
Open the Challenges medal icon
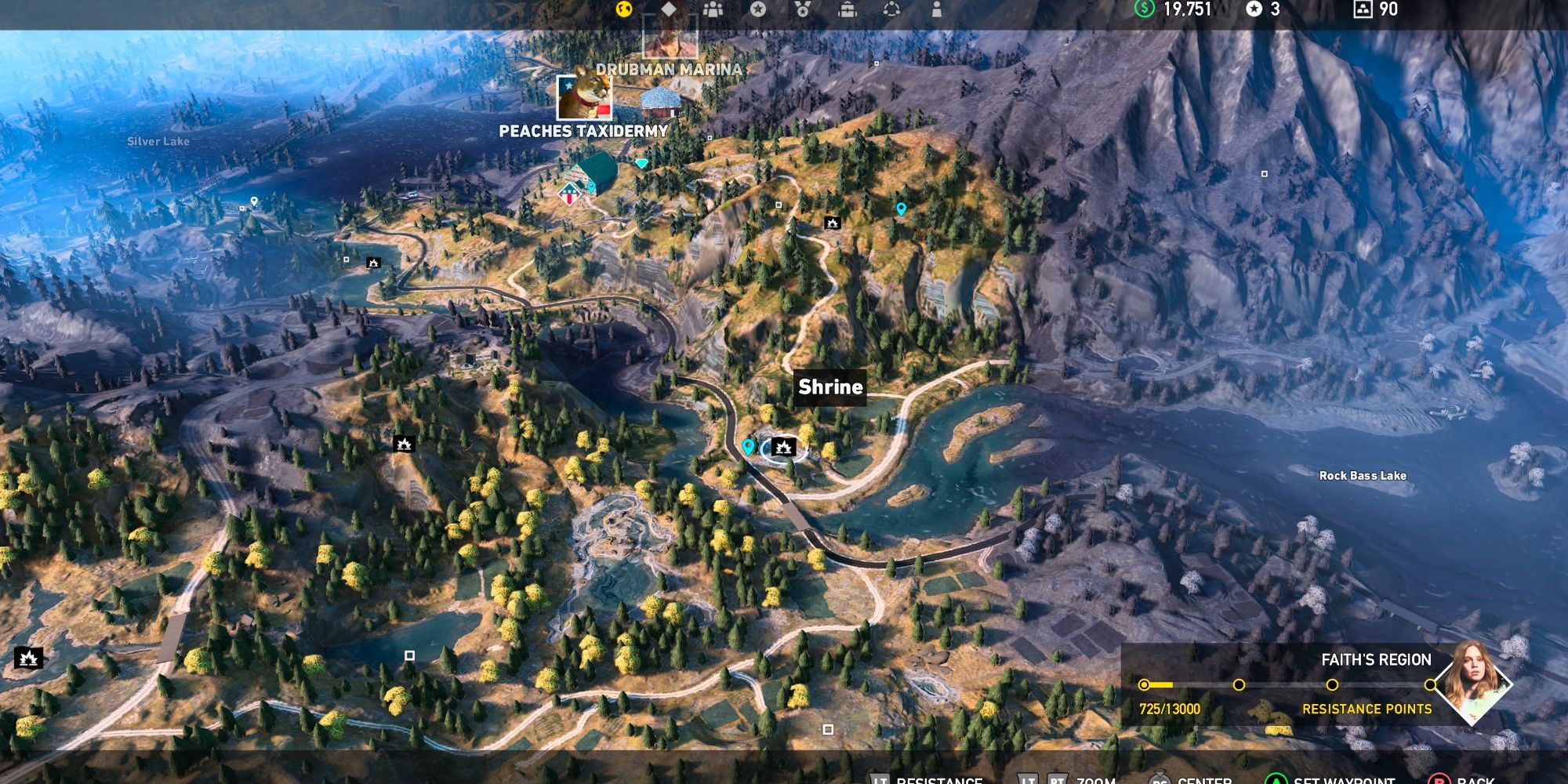(x=801, y=9)
